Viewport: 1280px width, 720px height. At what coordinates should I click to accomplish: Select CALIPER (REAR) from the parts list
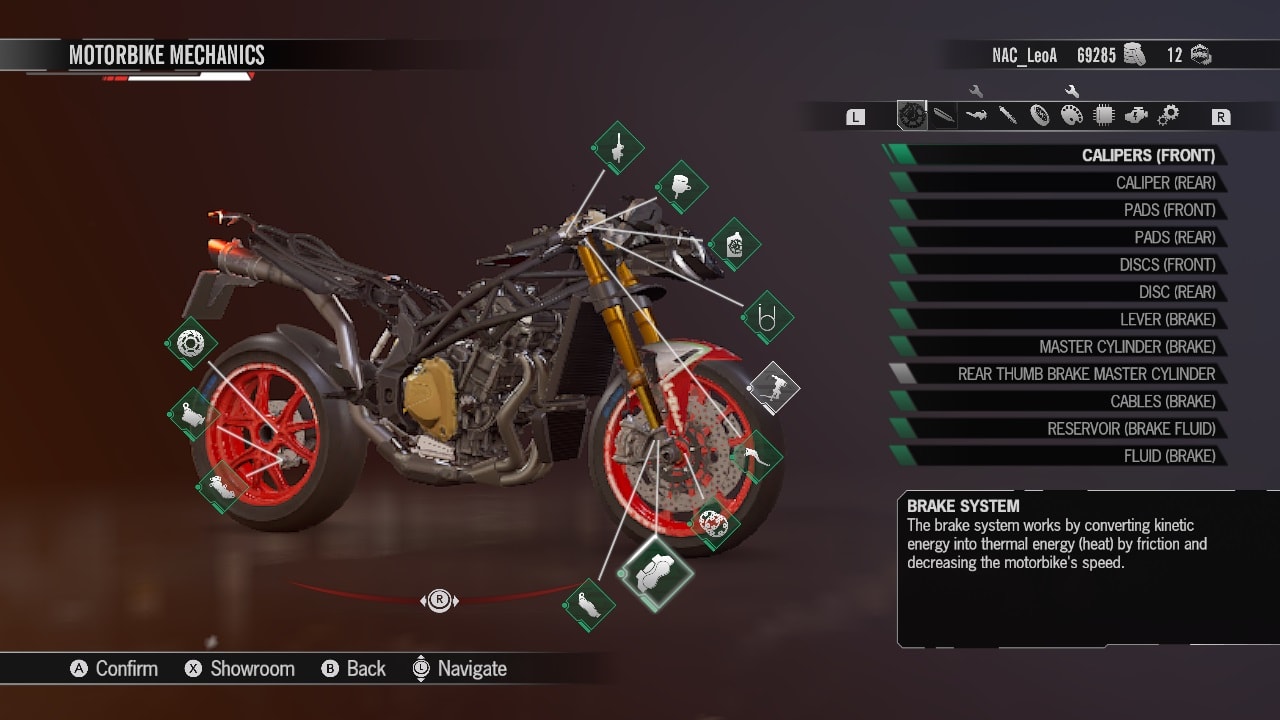coord(1150,182)
